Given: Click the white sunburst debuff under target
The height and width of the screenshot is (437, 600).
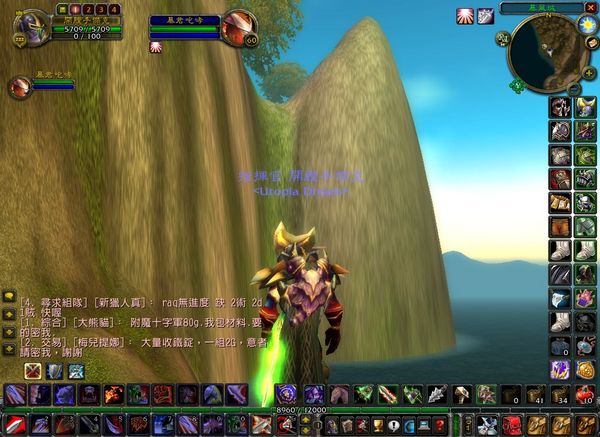Looking at the screenshot, I should pyautogui.click(x=155, y=46).
